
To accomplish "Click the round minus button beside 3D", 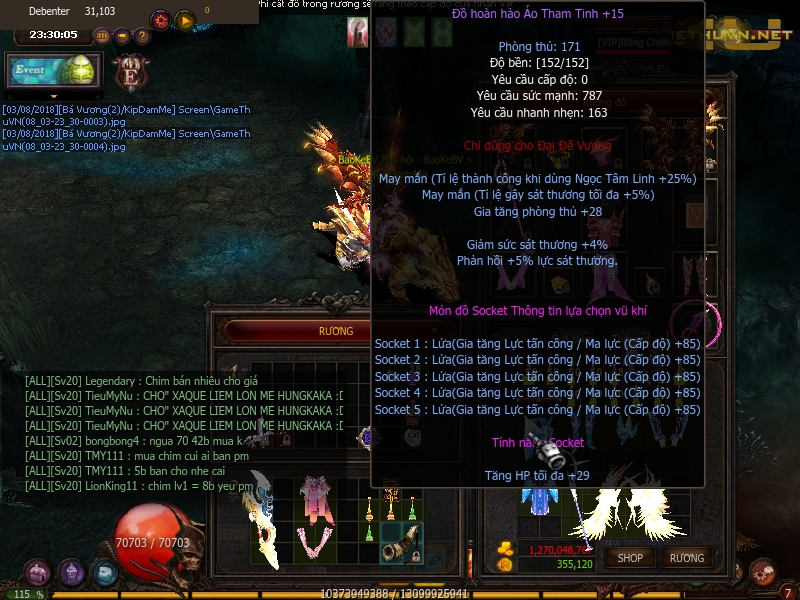I will pyautogui.click(x=122, y=36).
